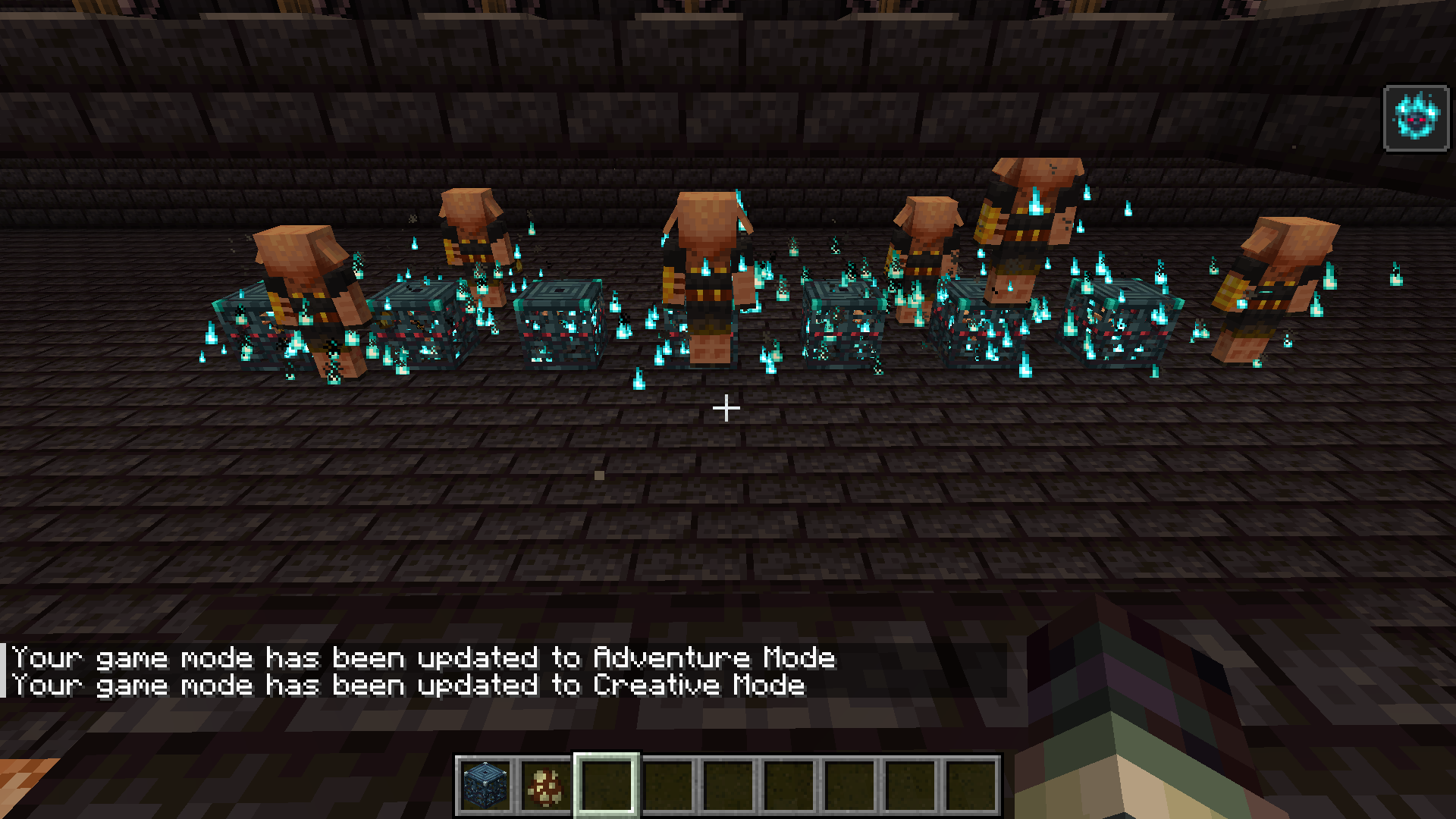
Task: Choose the spawn egg hotbar slot
Action: tap(546, 786)
